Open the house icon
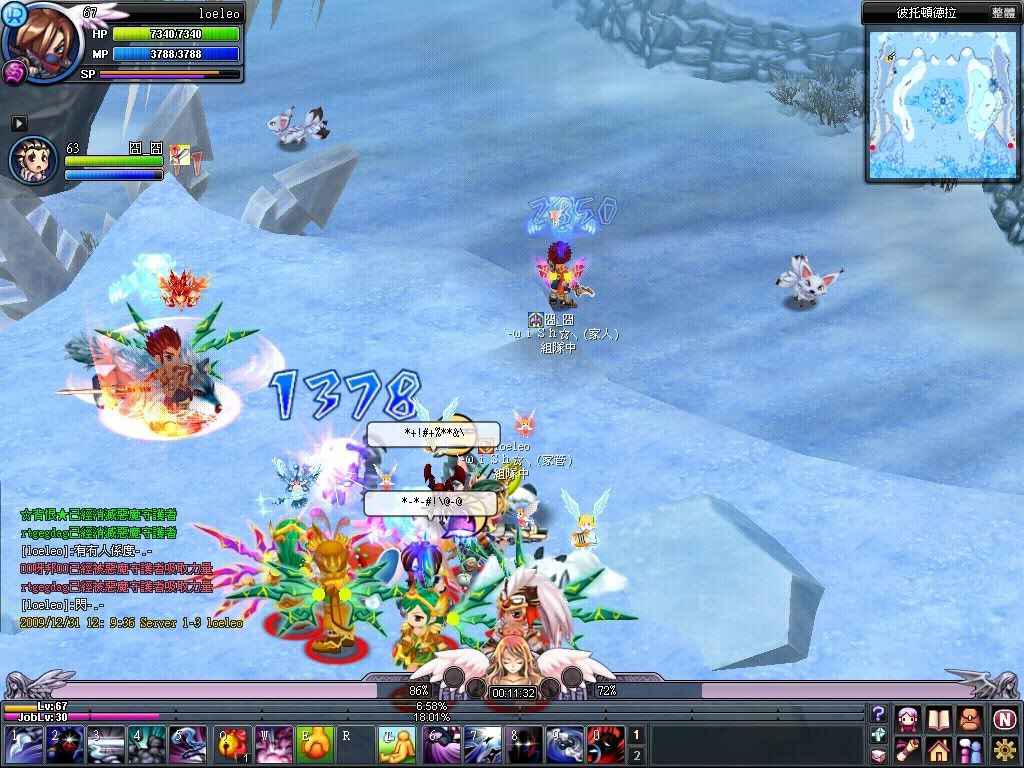 [938, 749]
